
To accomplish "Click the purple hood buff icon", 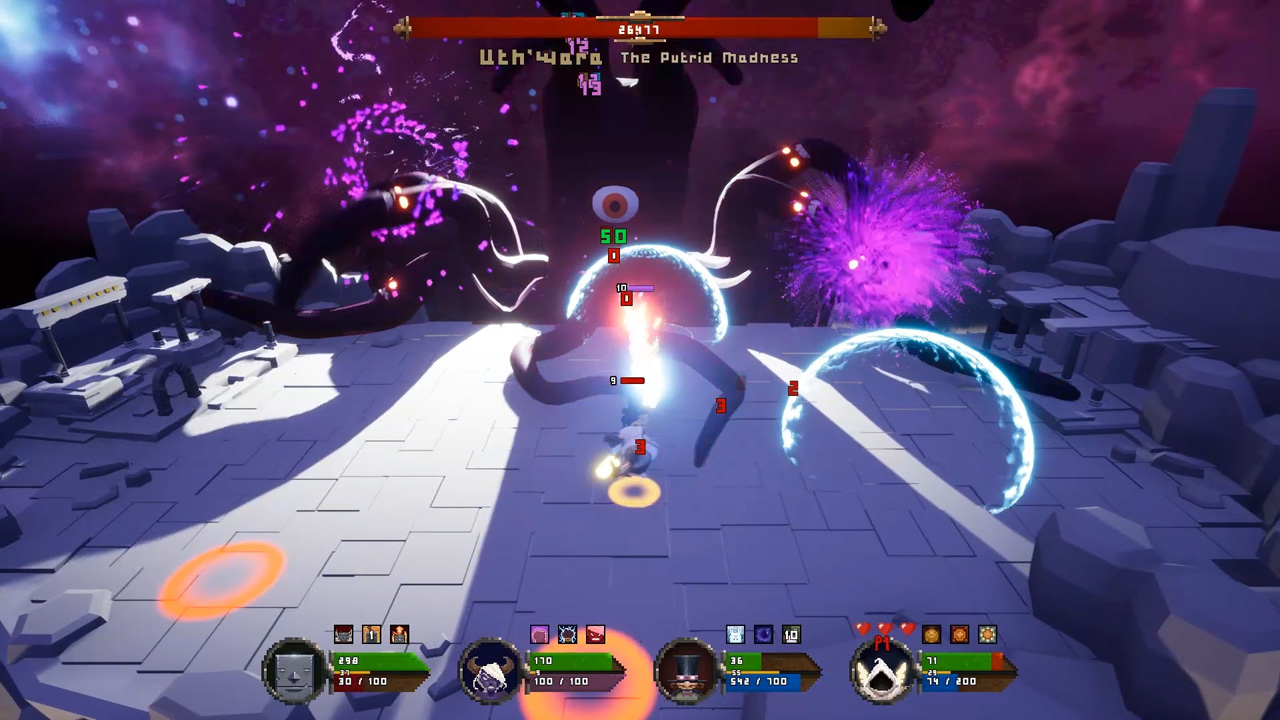I will [x=540, y=634].
